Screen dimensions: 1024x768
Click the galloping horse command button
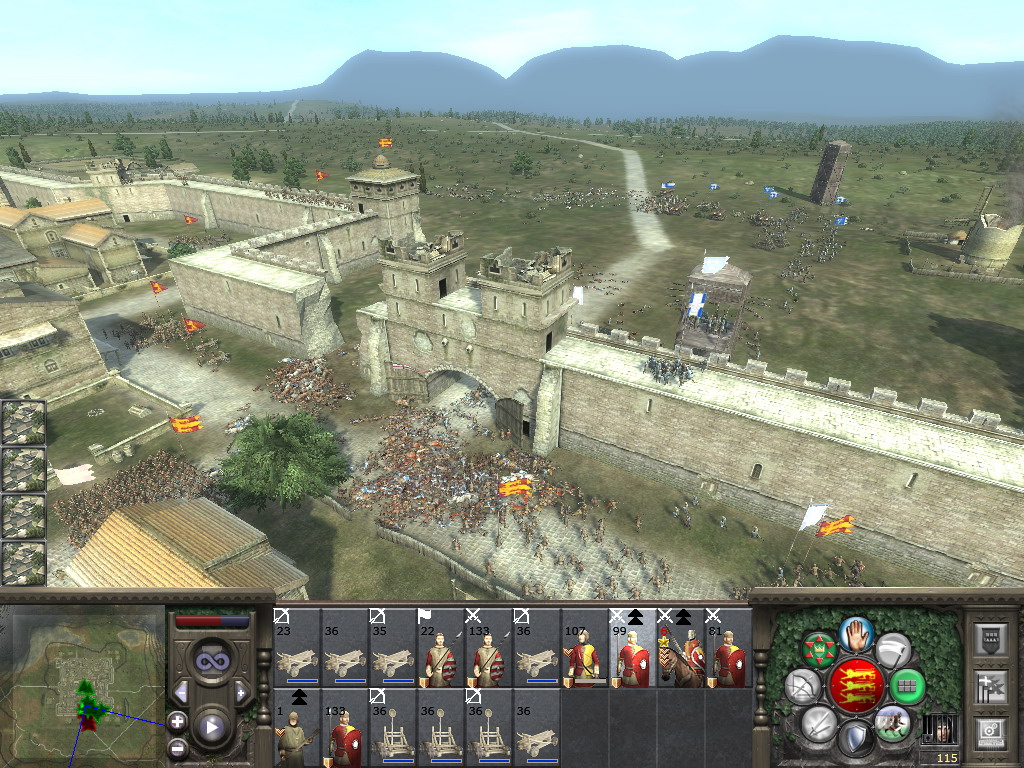(892, 724)
